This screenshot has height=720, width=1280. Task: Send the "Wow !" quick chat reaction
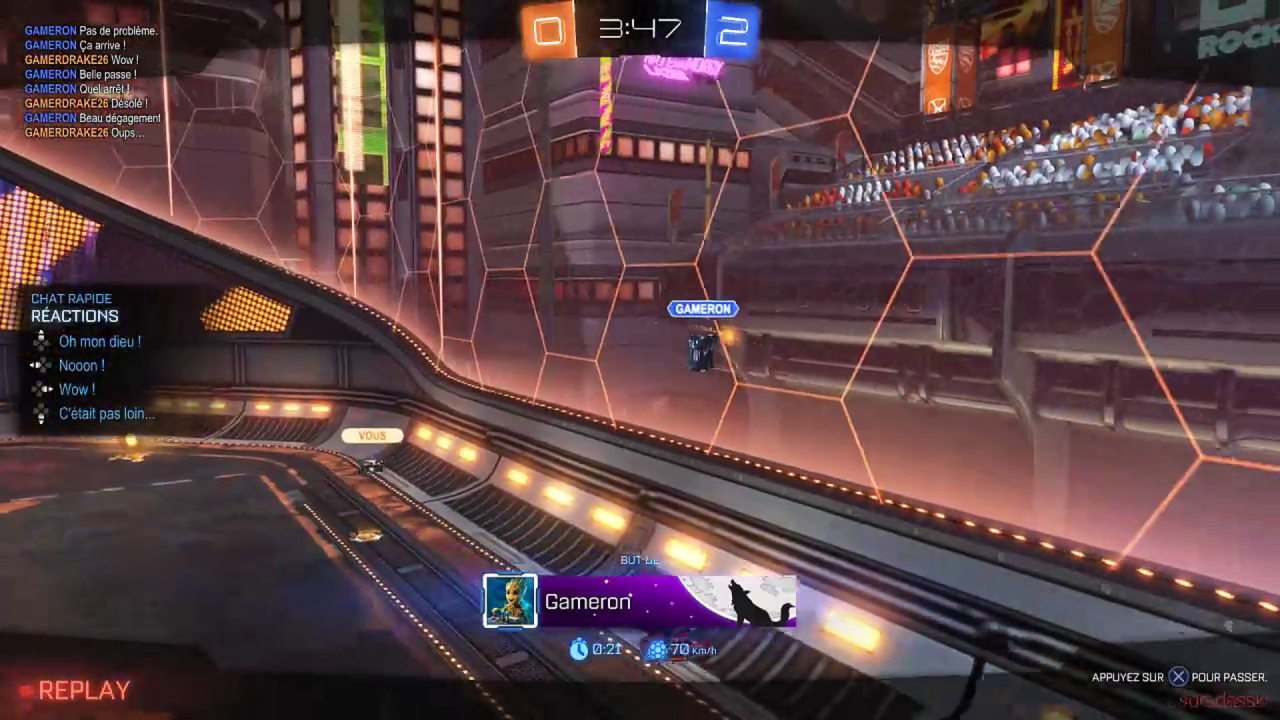[x=77, y=390]
